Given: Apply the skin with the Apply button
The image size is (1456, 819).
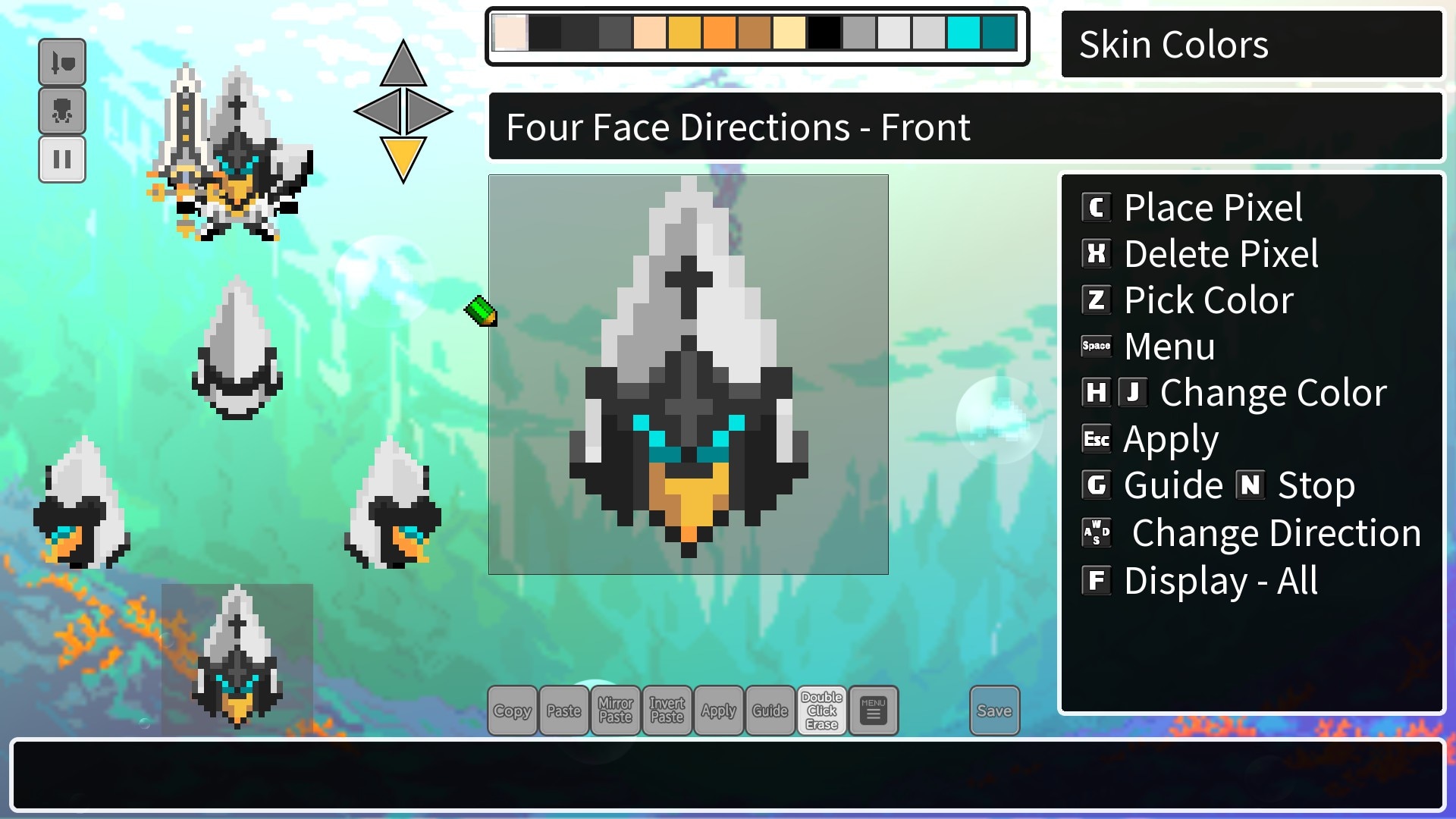Looking at the screenshot, I should tap(719, 711).
